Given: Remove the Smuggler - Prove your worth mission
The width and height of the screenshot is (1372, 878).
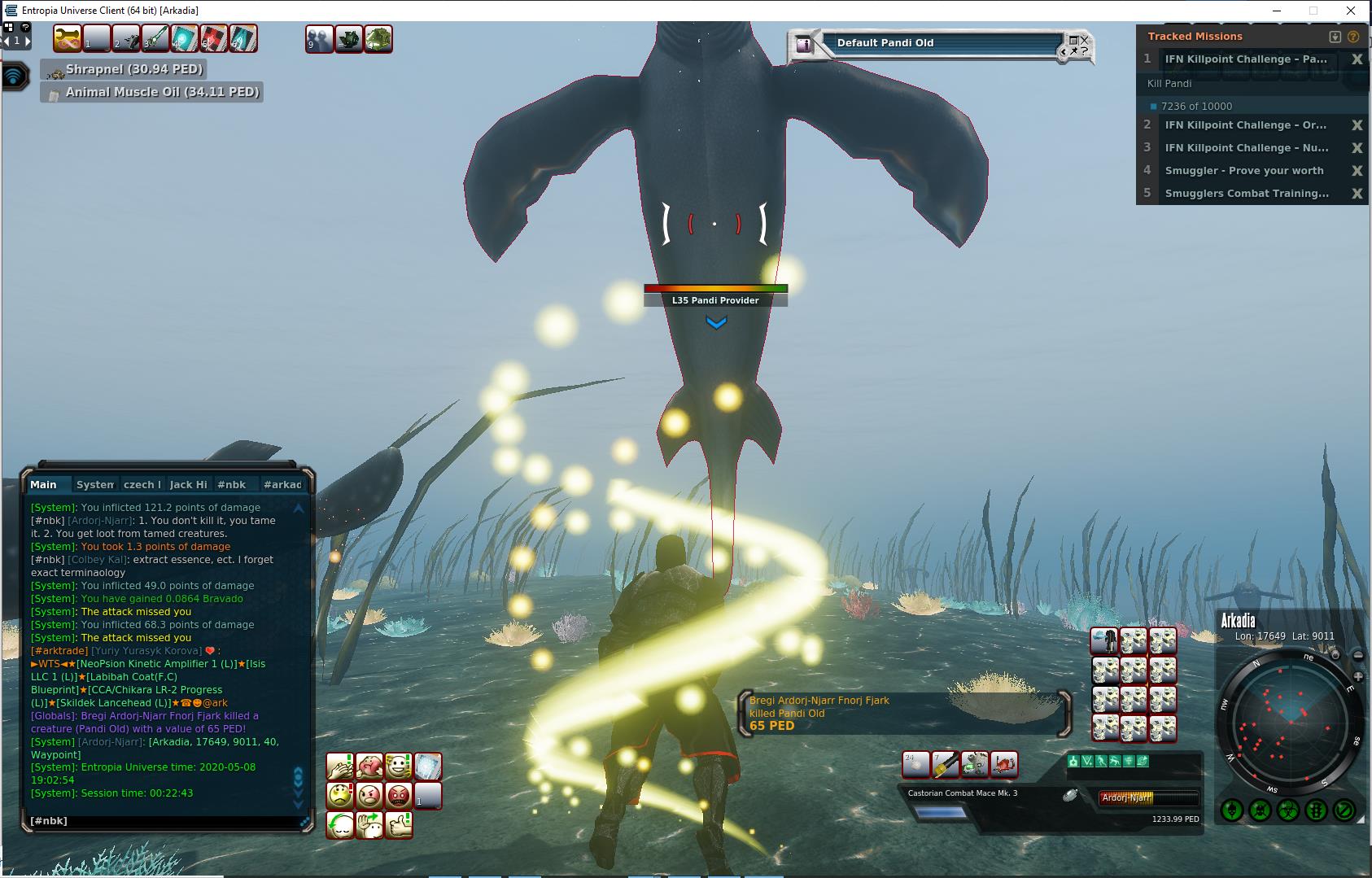Looking at the screenshot, I should (1357, 171).
